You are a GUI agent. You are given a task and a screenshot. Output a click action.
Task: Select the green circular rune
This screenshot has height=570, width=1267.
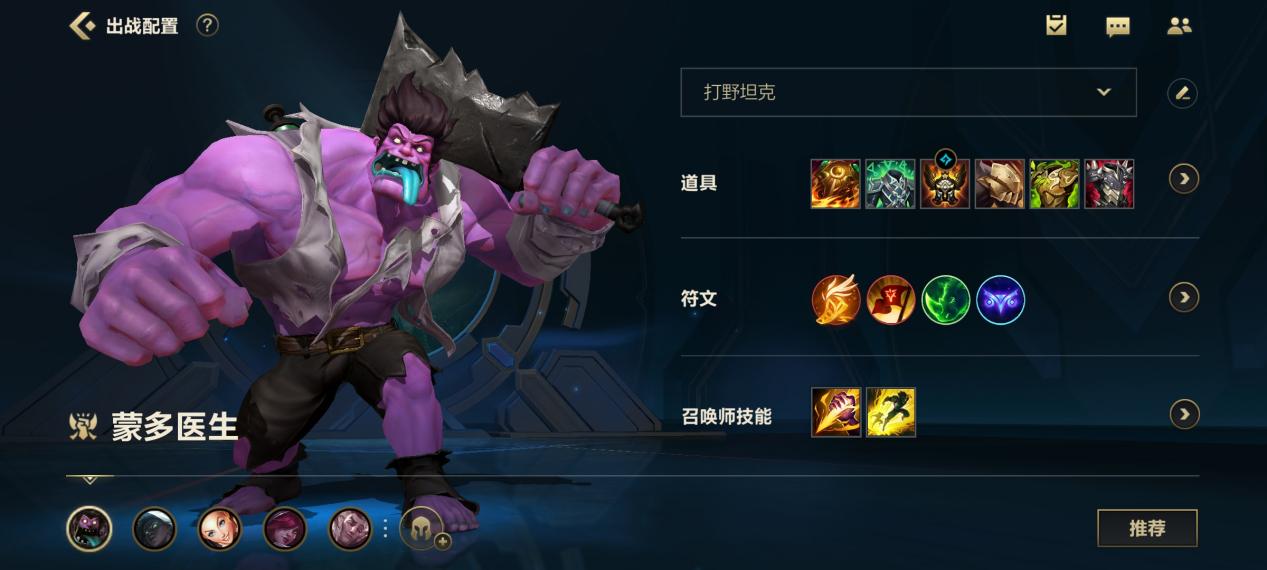(945, 300)
